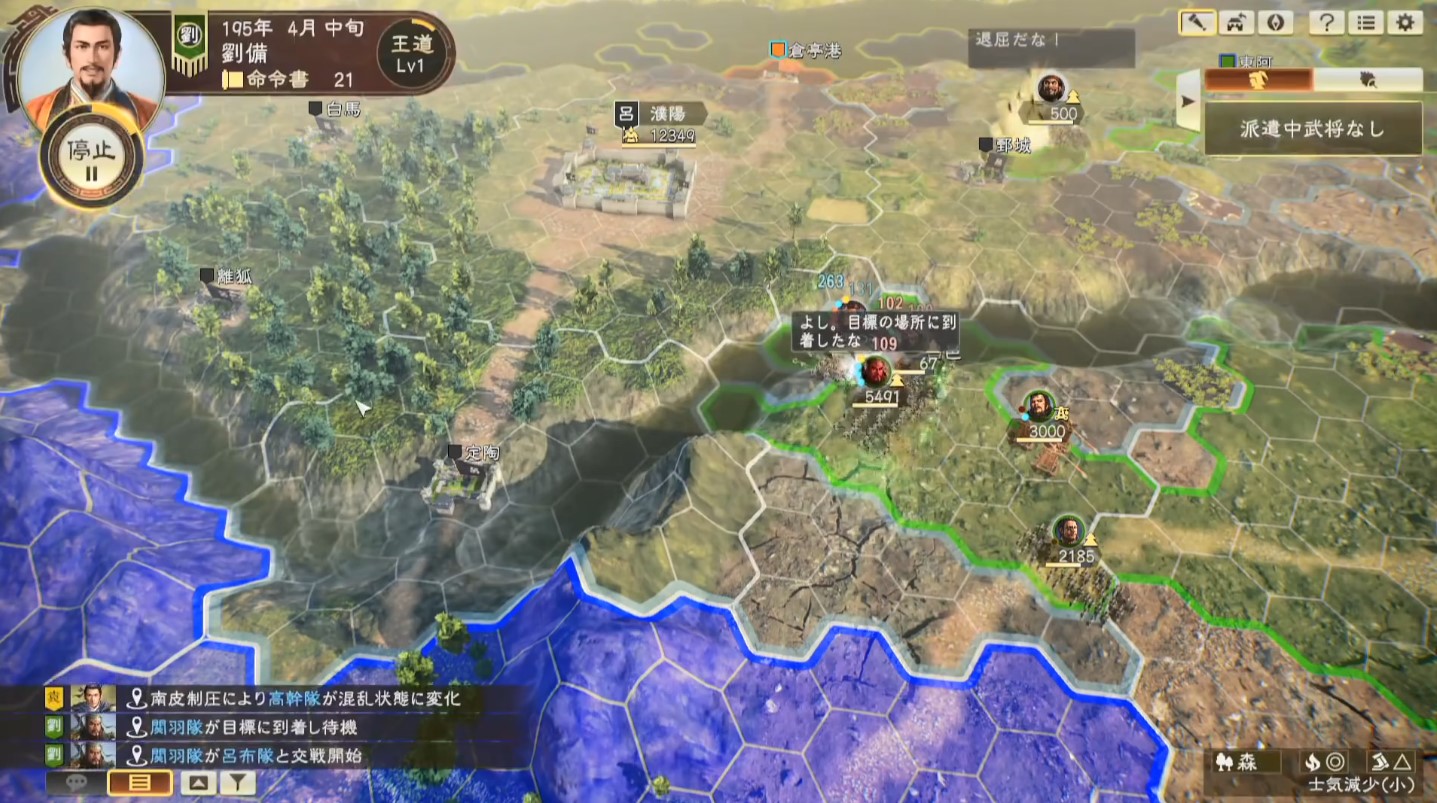The width and height of the screenshot is (1437, 803).
Task: Collapse the side panel with the arrow
Action: (1189, 100)
